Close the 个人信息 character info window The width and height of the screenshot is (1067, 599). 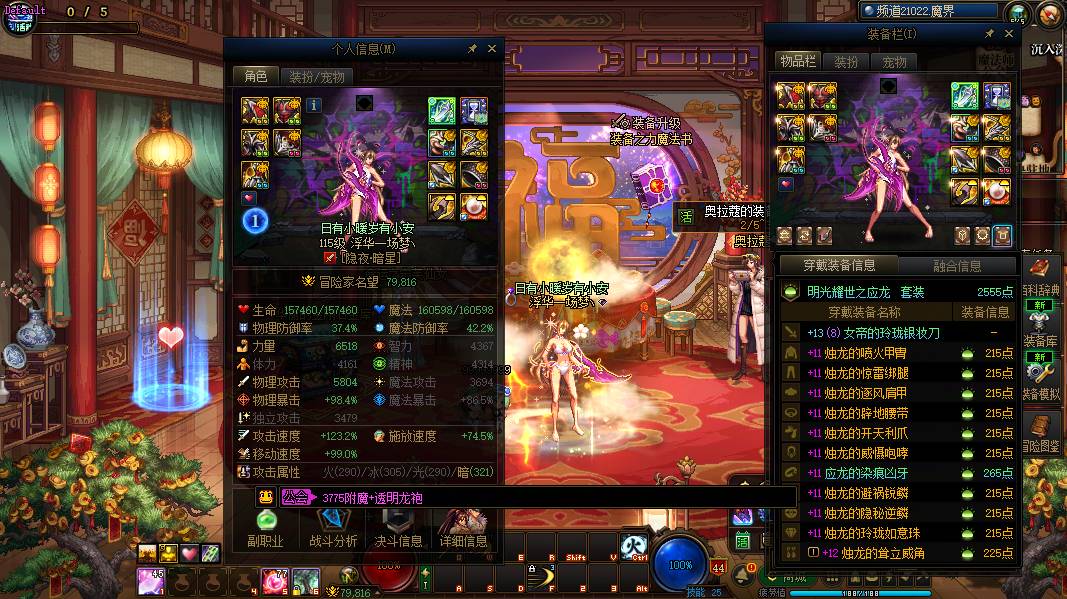tap(492, 48)
